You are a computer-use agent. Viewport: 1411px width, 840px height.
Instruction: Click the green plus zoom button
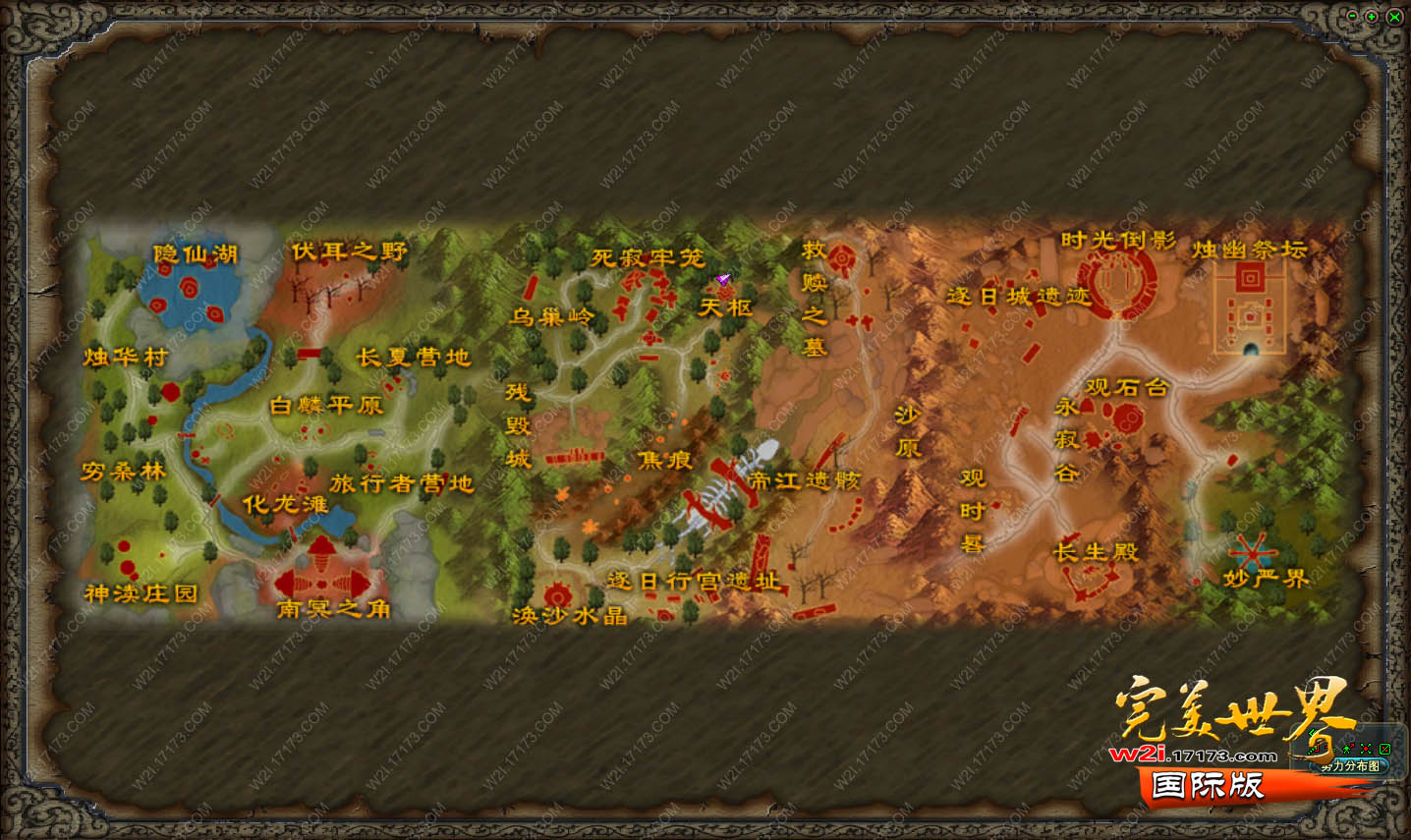[x=1372, y=16]
